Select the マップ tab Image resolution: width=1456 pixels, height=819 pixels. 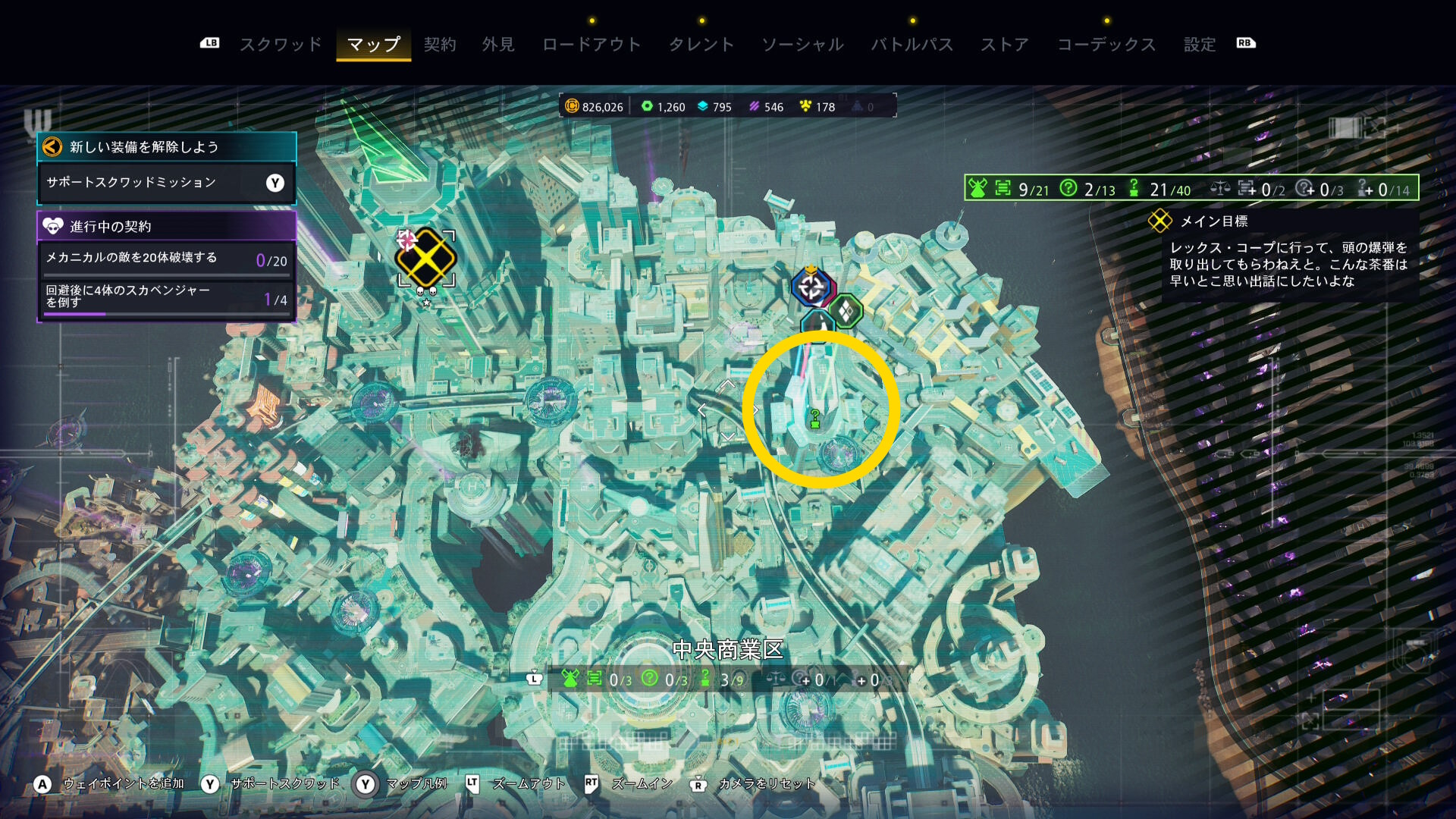(373, 44)
